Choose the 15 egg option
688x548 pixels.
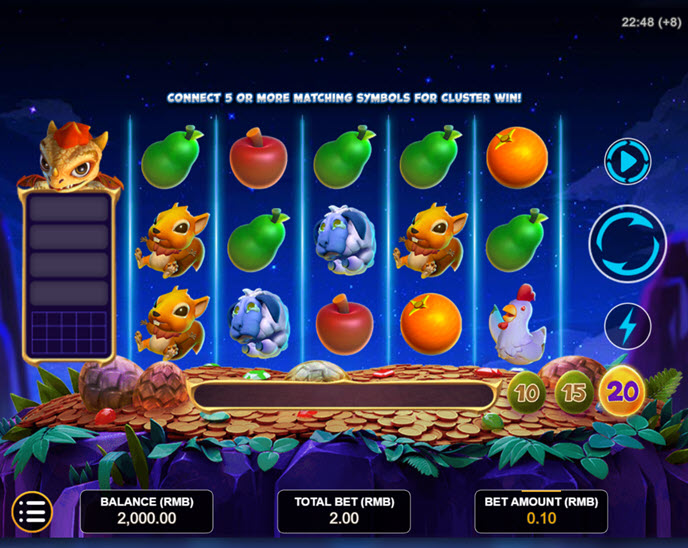(574, 391)
